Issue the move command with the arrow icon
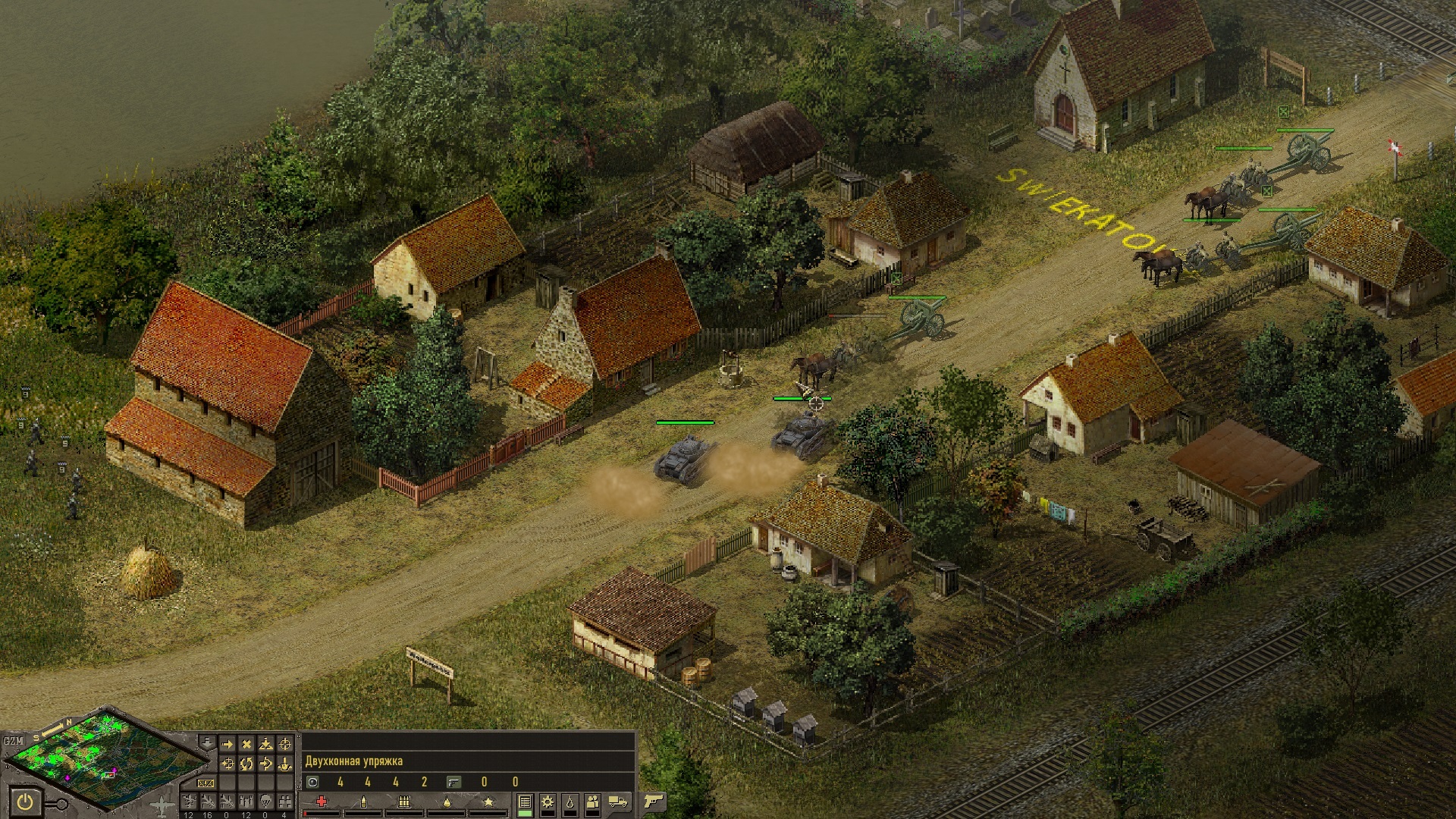Image resolution: width=1456 pixels, height=819 pixels. (227, 745)
